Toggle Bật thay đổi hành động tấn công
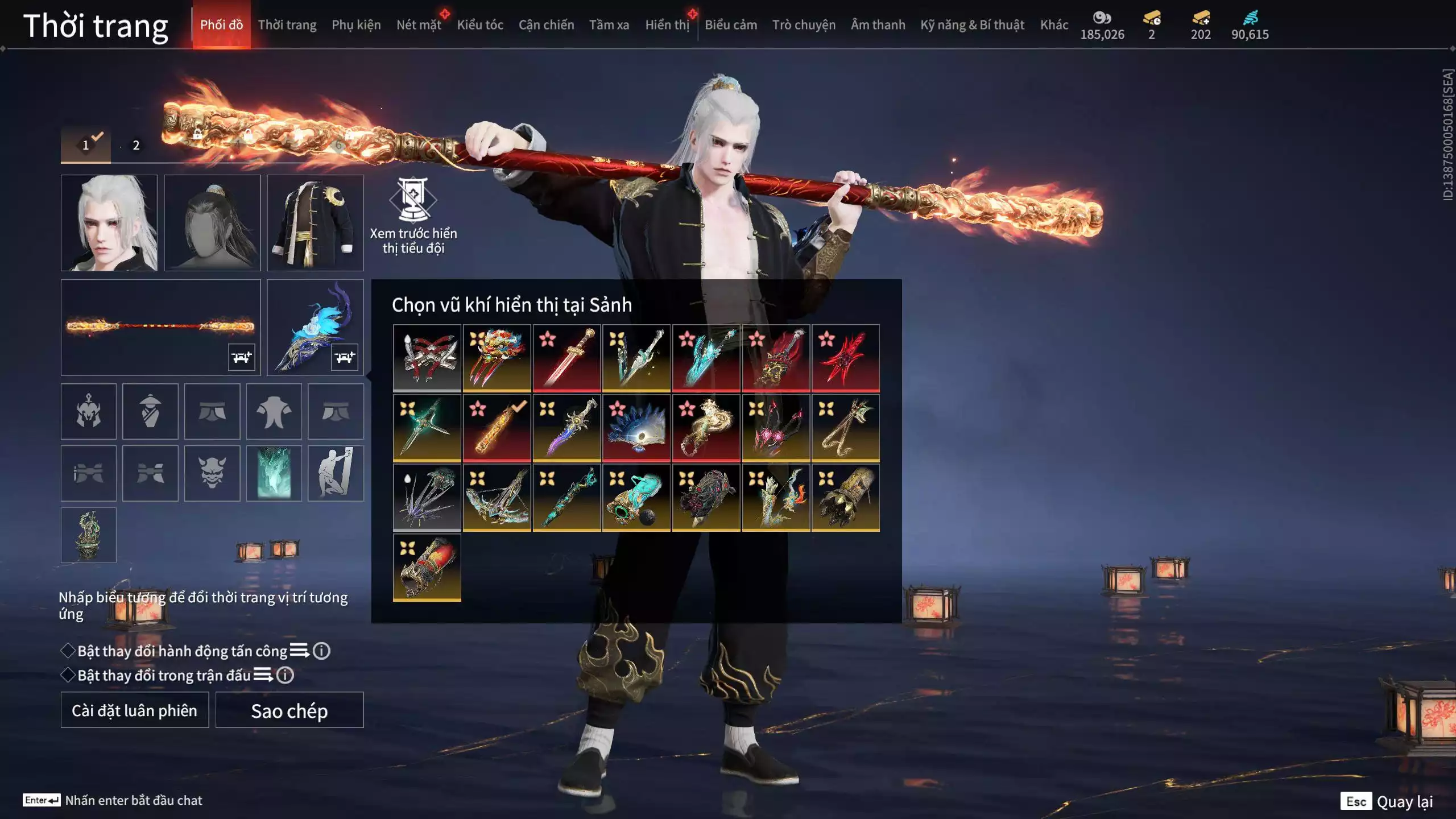Screen dimensions: 1456x819 coord(68,651)
